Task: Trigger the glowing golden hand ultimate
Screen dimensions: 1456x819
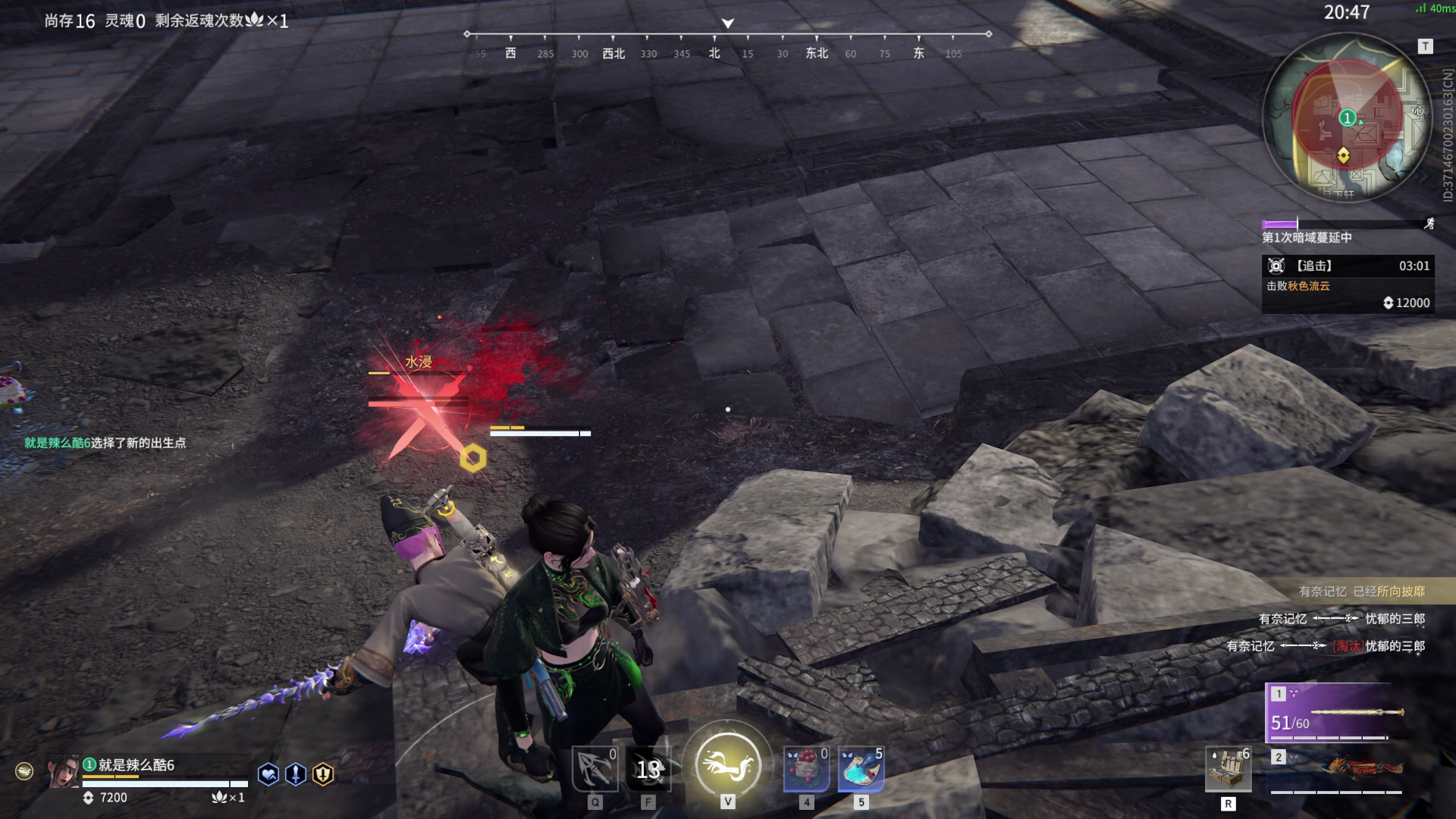Action: [x=727, y=764]
